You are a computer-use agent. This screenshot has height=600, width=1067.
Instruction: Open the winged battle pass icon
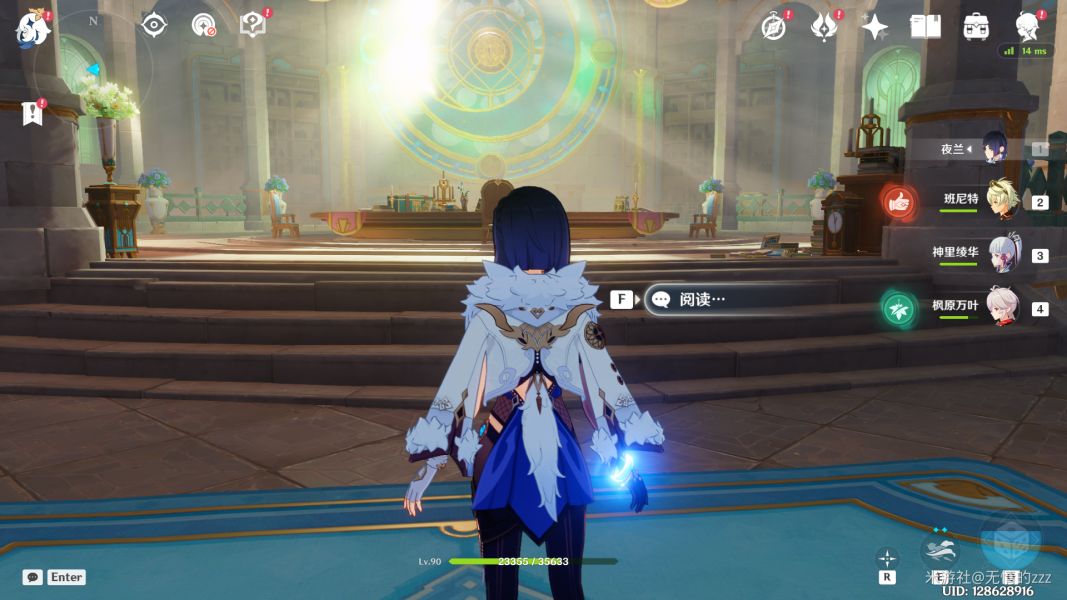[x=824, y=27]
